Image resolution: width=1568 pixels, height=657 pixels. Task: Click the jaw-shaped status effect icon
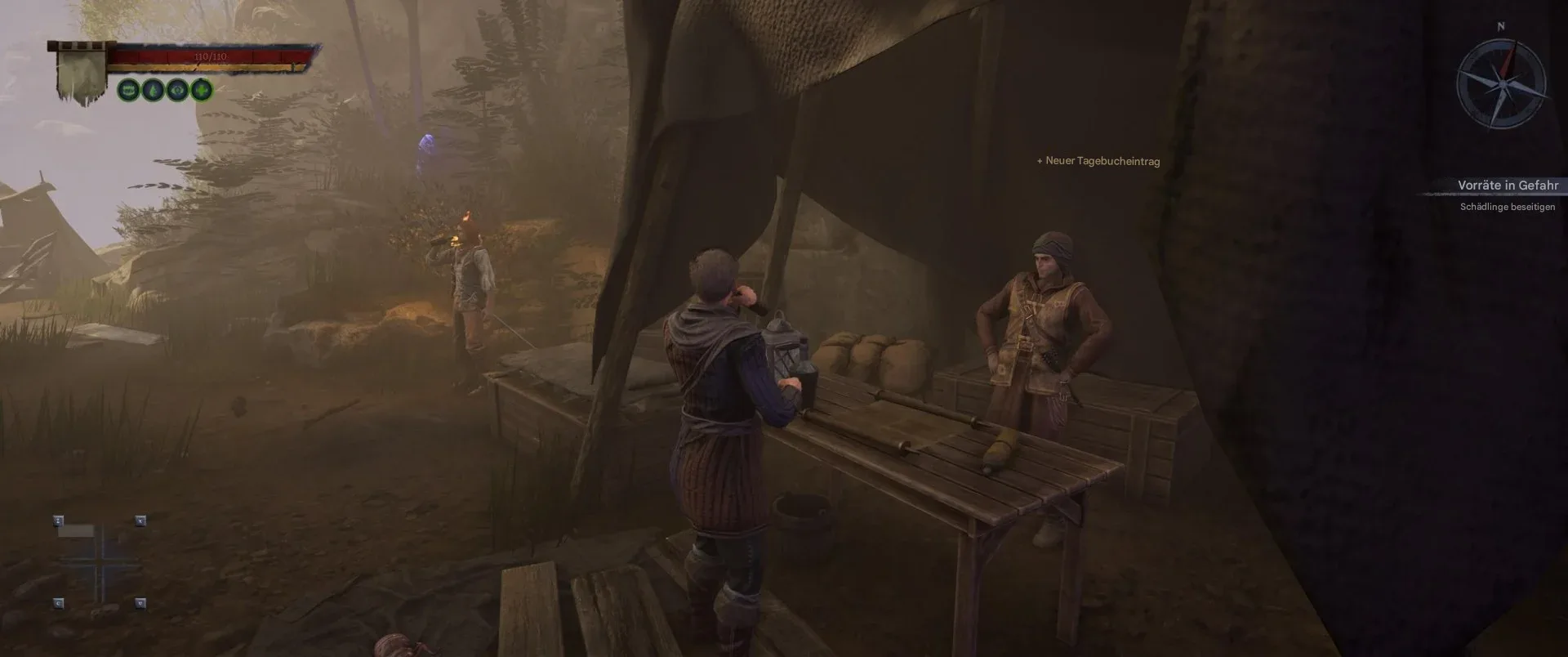128,90
